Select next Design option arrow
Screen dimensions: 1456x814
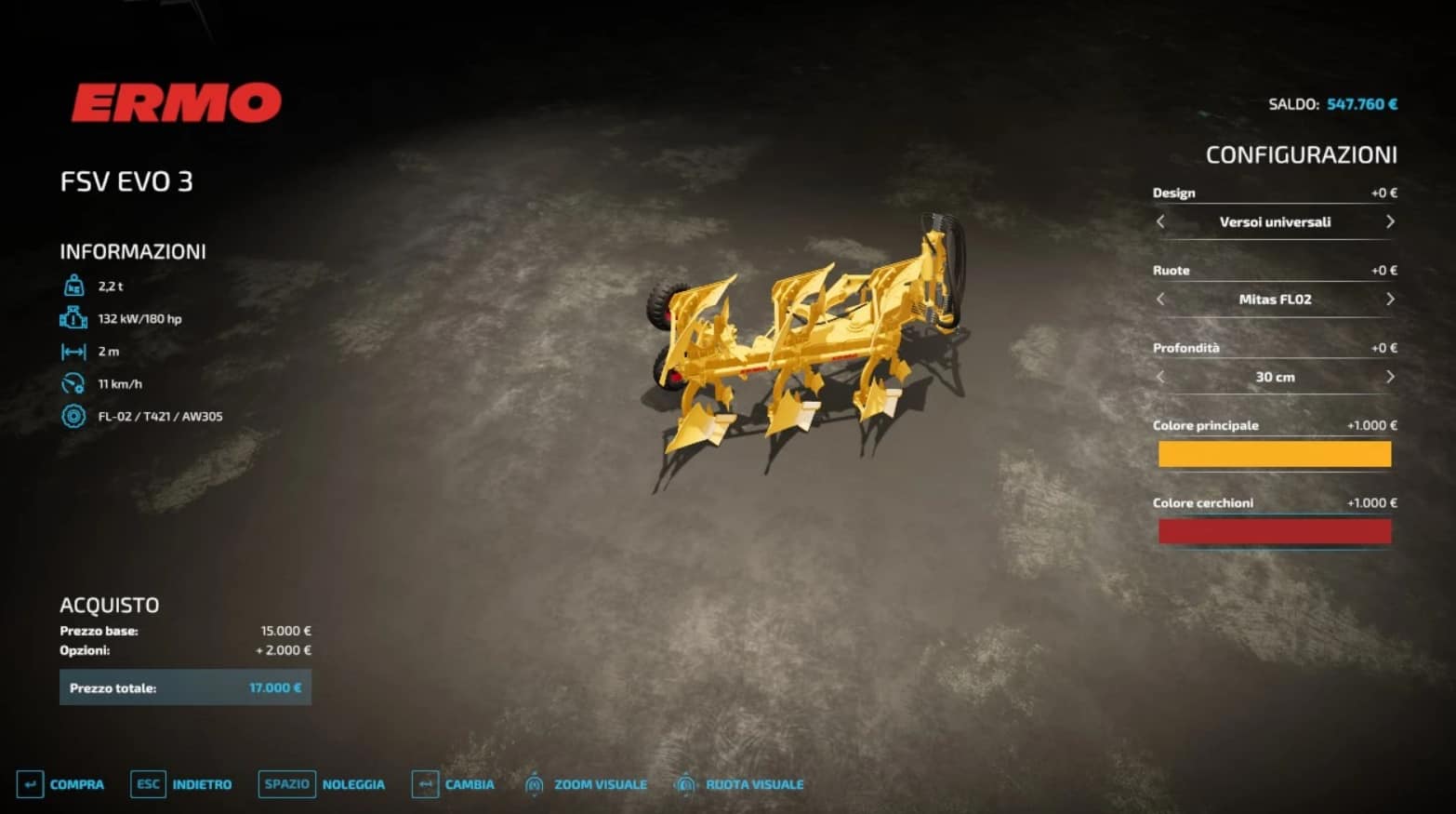(1390, 221)
